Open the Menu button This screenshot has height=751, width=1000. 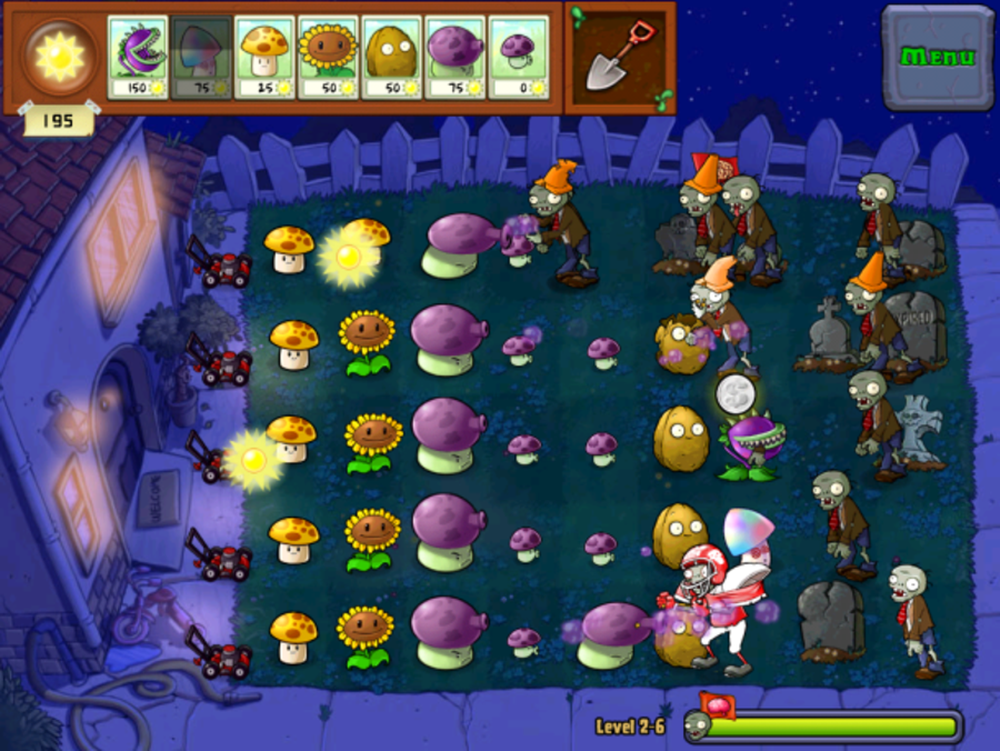[937, 57]
